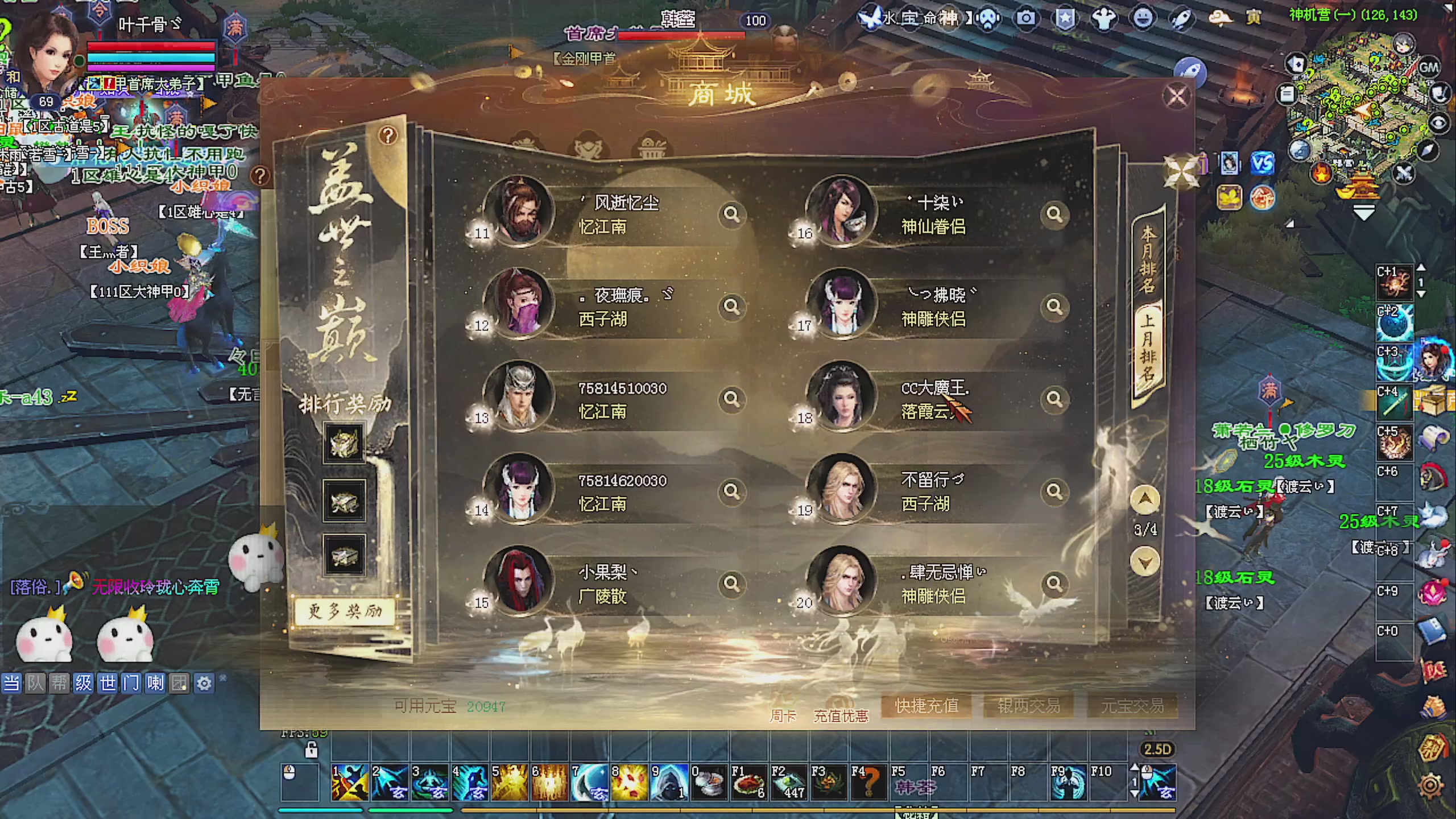Inspect CC大魔王 with the magnifier
The image size is (1456, 819).
(1054, 399)
